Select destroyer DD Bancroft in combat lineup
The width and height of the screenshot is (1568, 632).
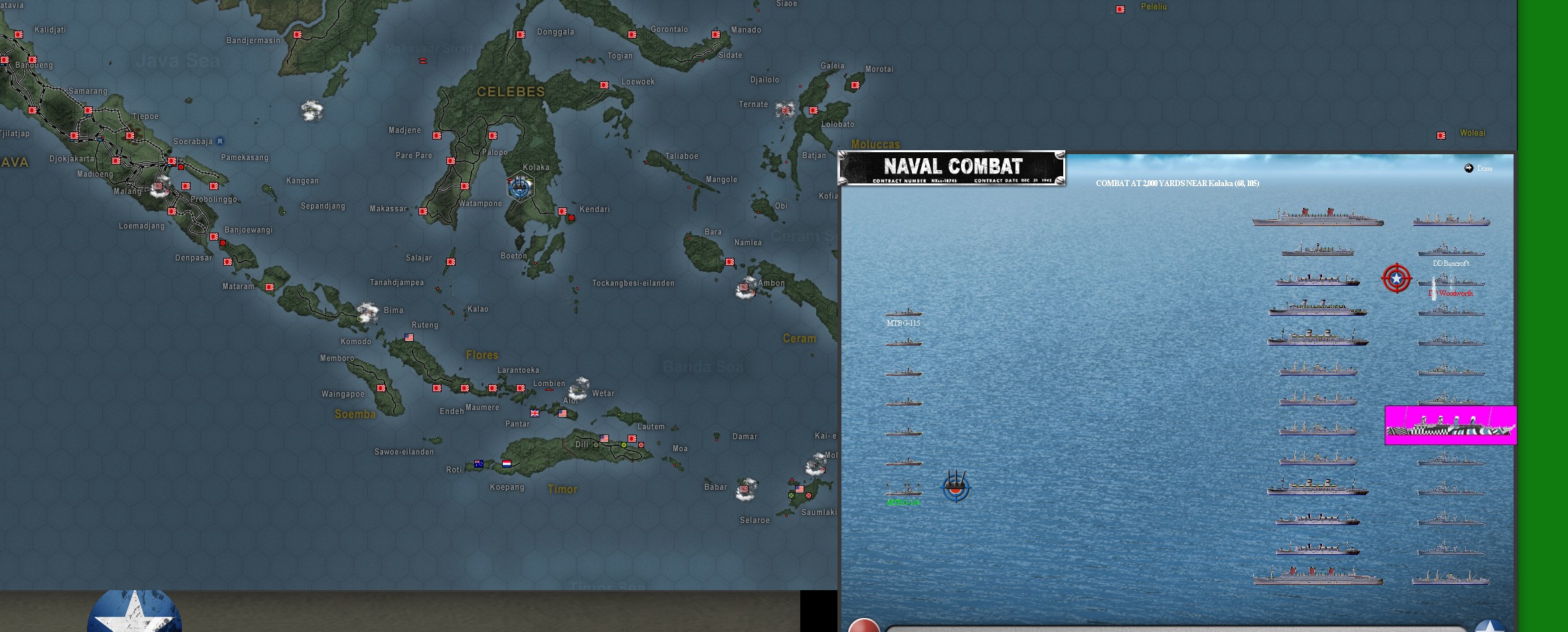[x=1450, y=252]
